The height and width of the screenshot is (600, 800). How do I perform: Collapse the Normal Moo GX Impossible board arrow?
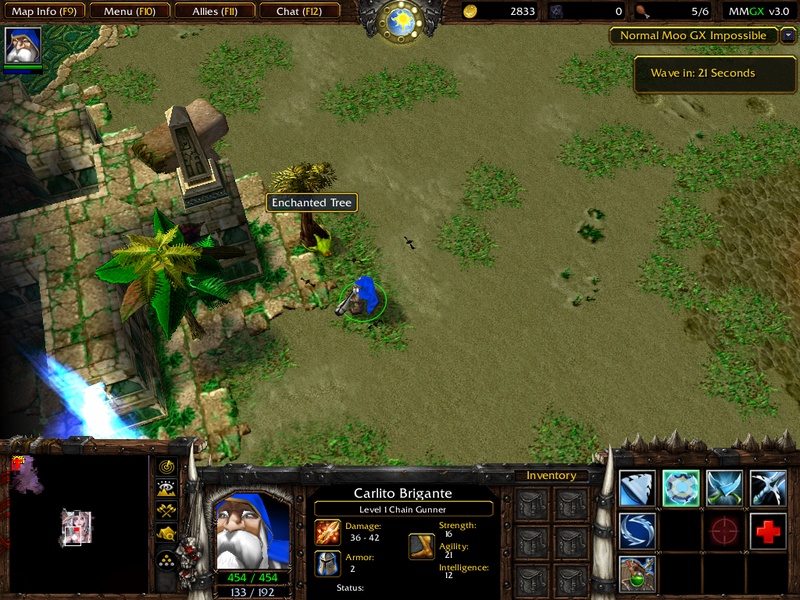point(789,35)
